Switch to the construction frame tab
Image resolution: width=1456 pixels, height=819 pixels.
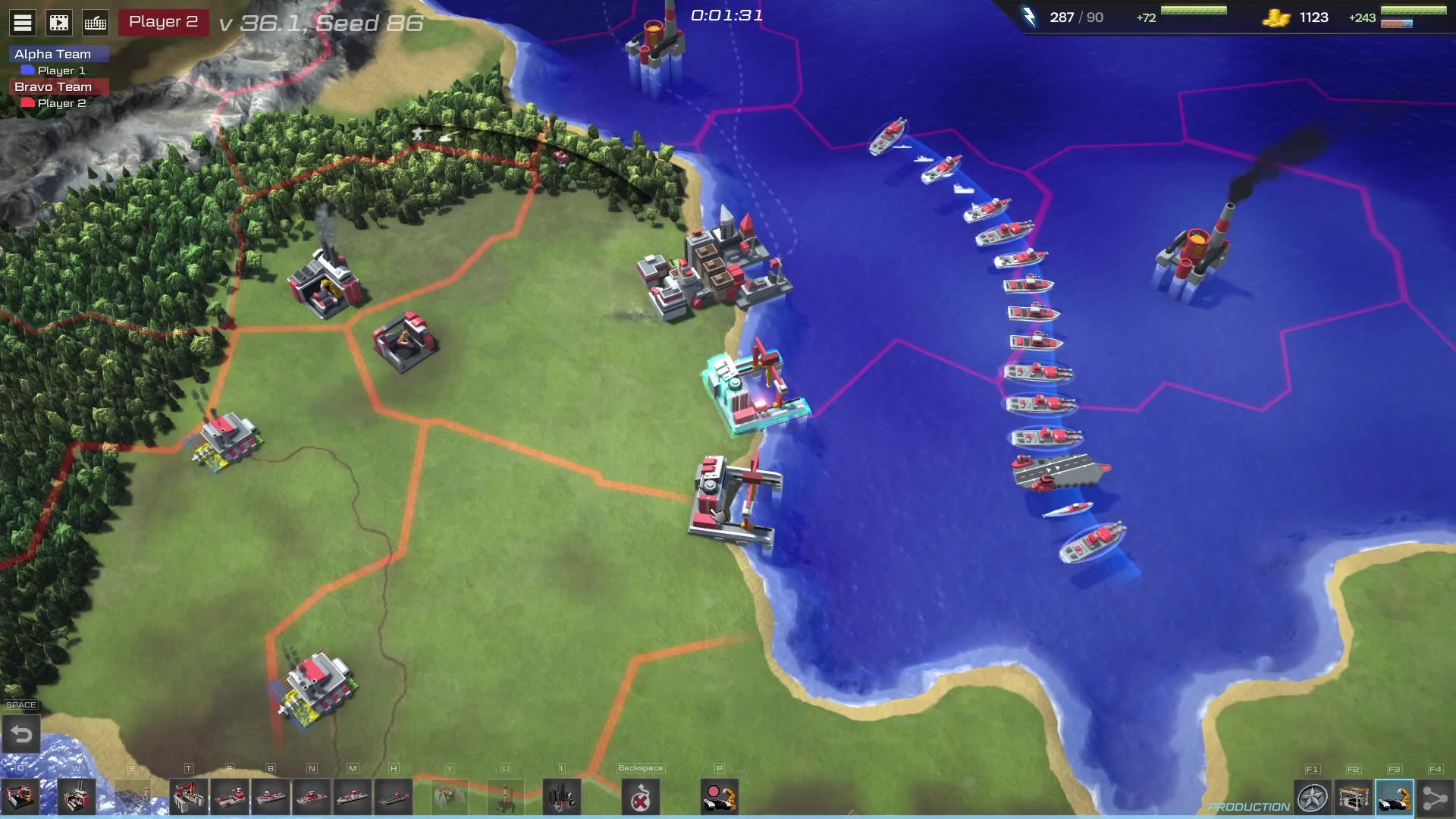click(1354, 798)
